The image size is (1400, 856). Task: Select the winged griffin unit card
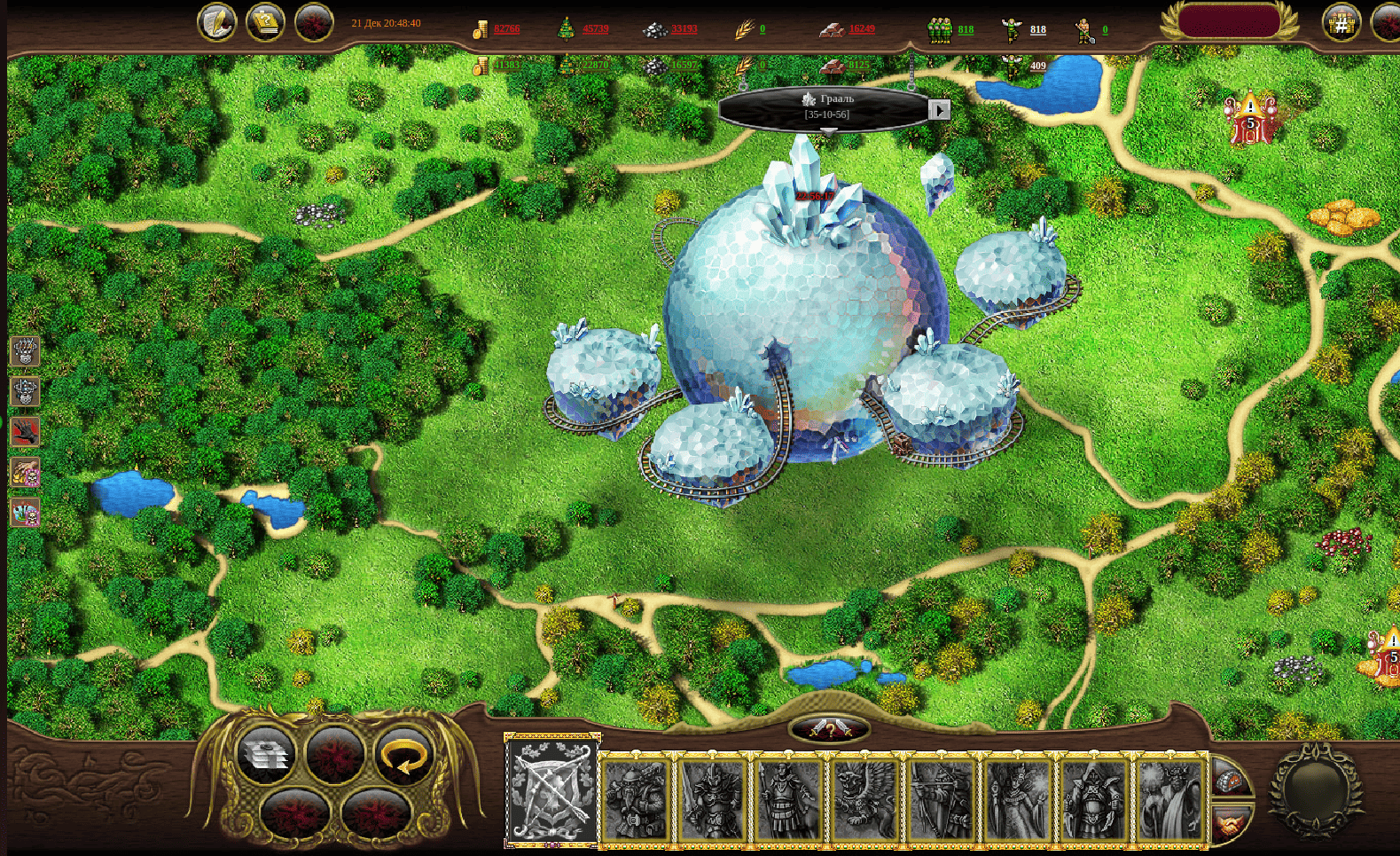pyautogui.click(x=864, y=800)
